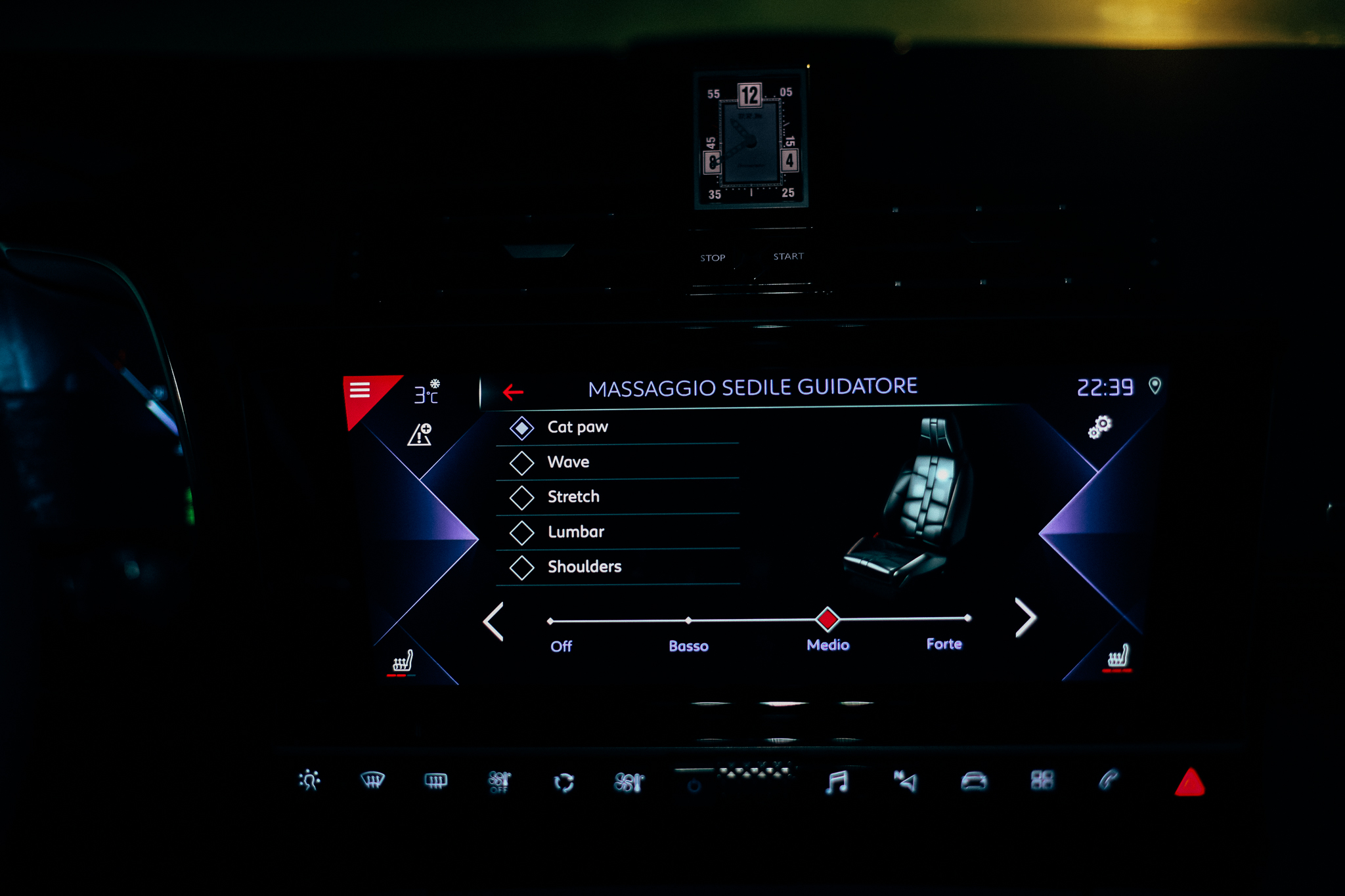Open the vehicle car icon shortcut
This screenshot has height=896, width=1345.
(x=973, y=781)
